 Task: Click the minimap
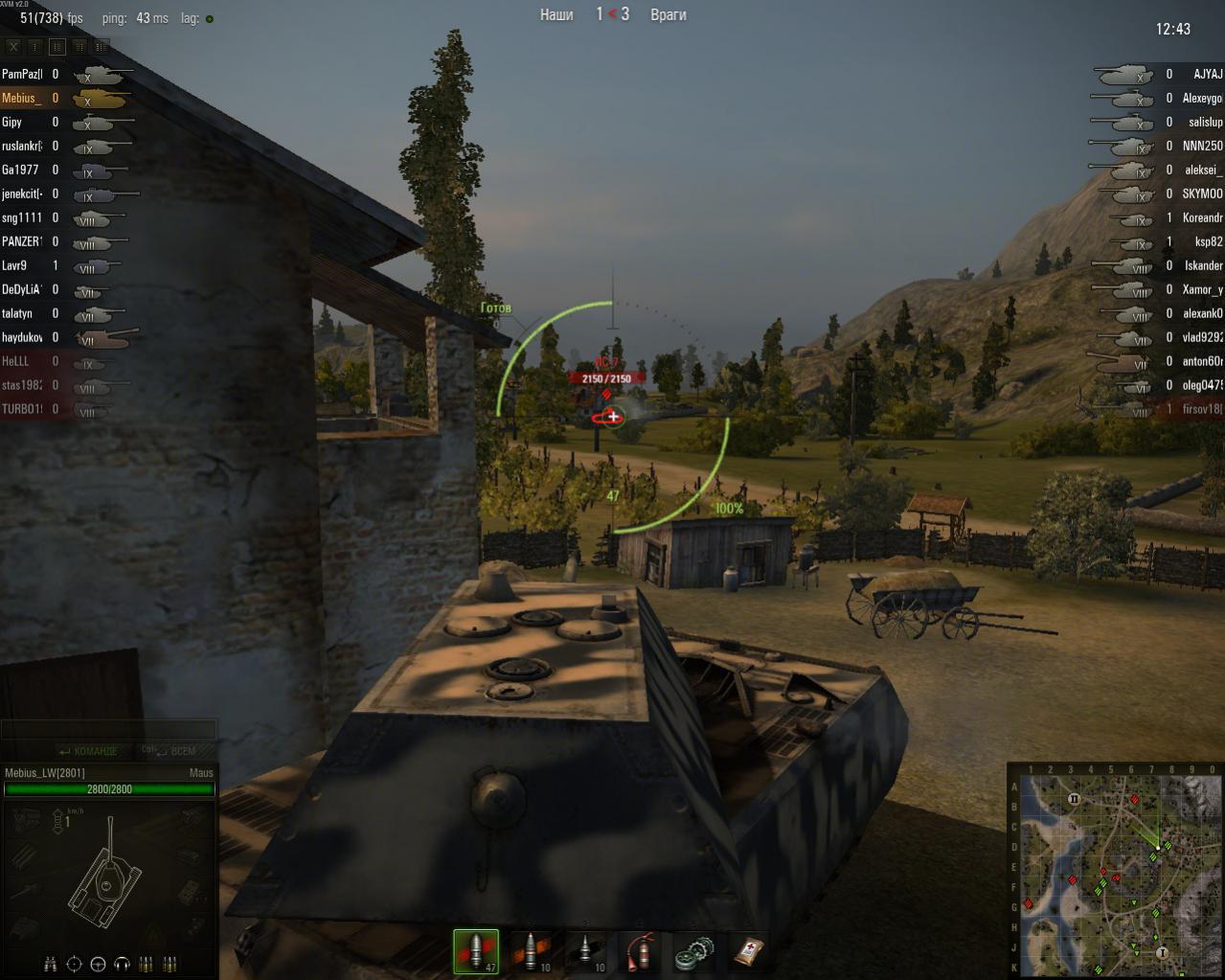click(x=1115, y=874)
